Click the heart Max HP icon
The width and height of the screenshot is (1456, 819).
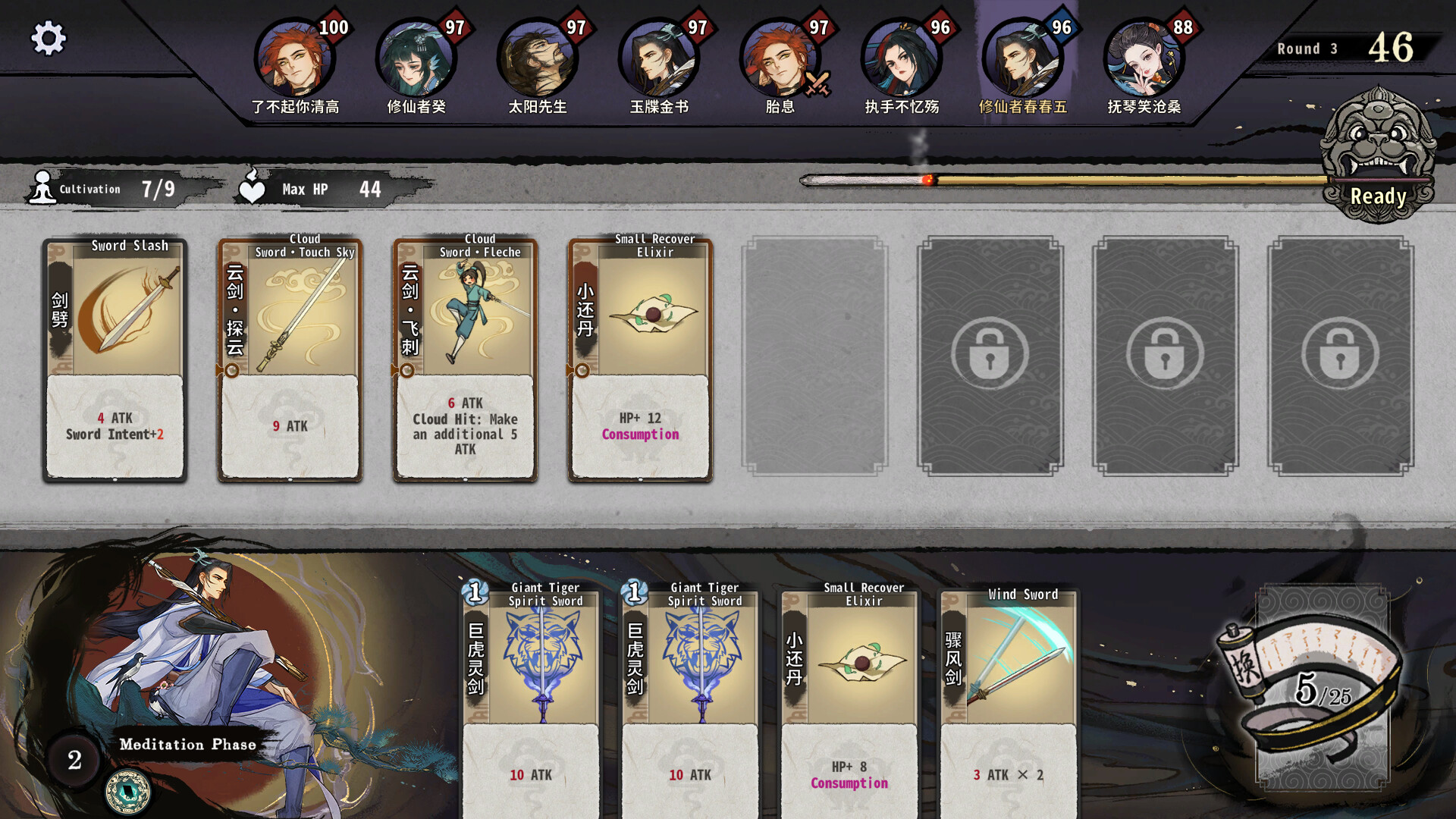click(x=253, y=189)
